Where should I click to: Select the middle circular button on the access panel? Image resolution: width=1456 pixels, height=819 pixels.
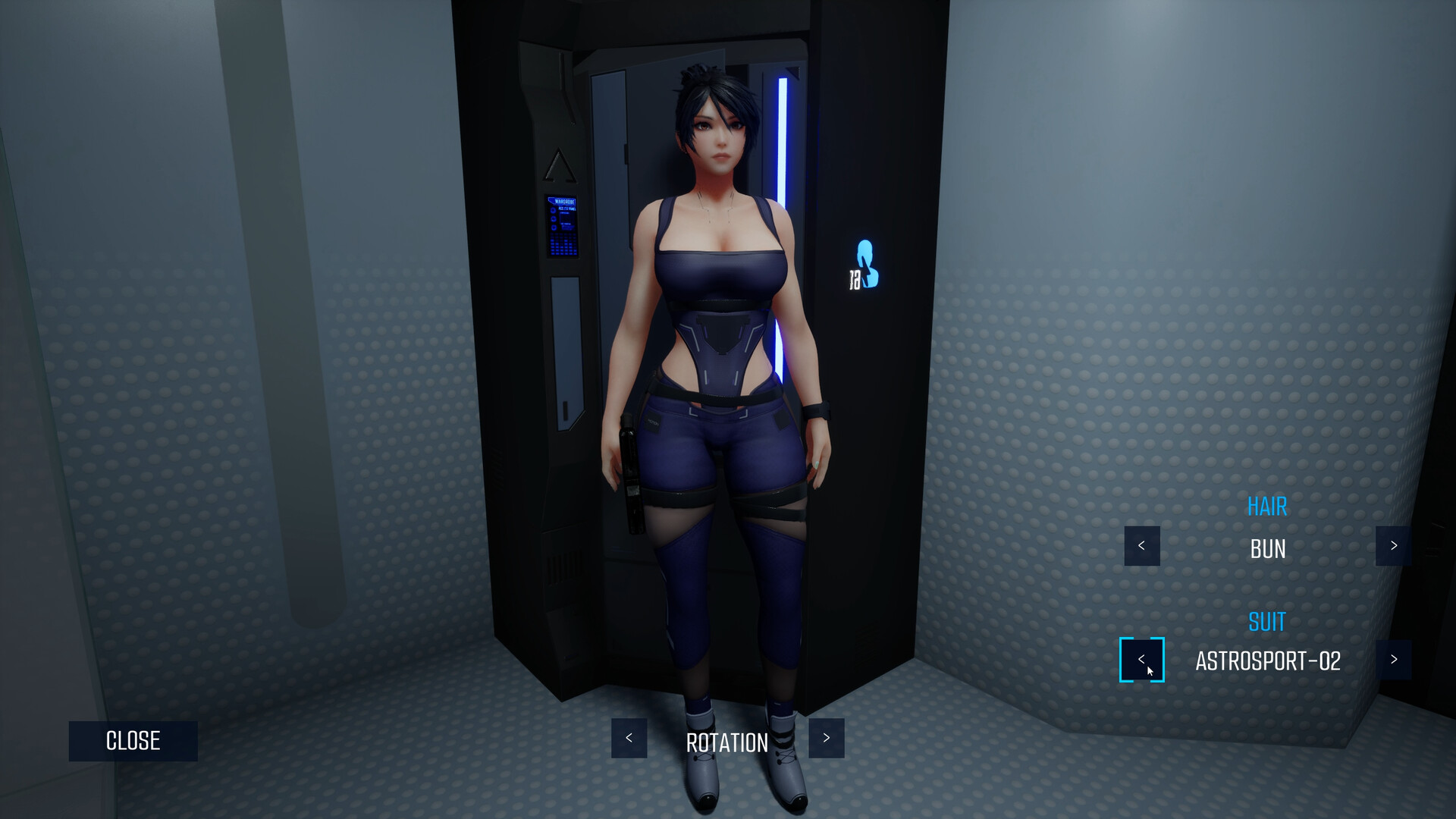[x=553, y=218]
